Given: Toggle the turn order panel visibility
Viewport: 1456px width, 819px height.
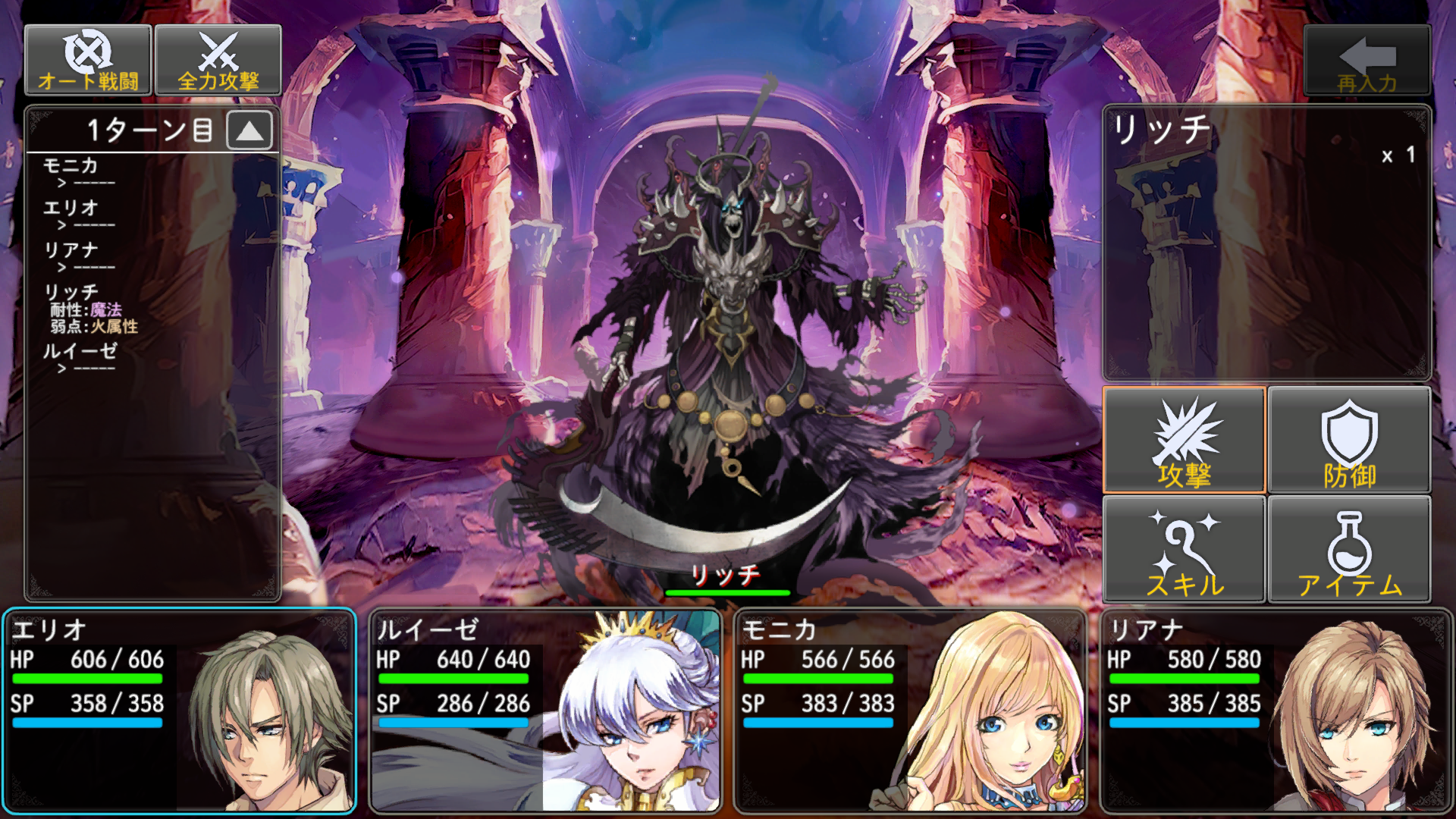Looking at the screenshot, I should [x=250, y=130].
